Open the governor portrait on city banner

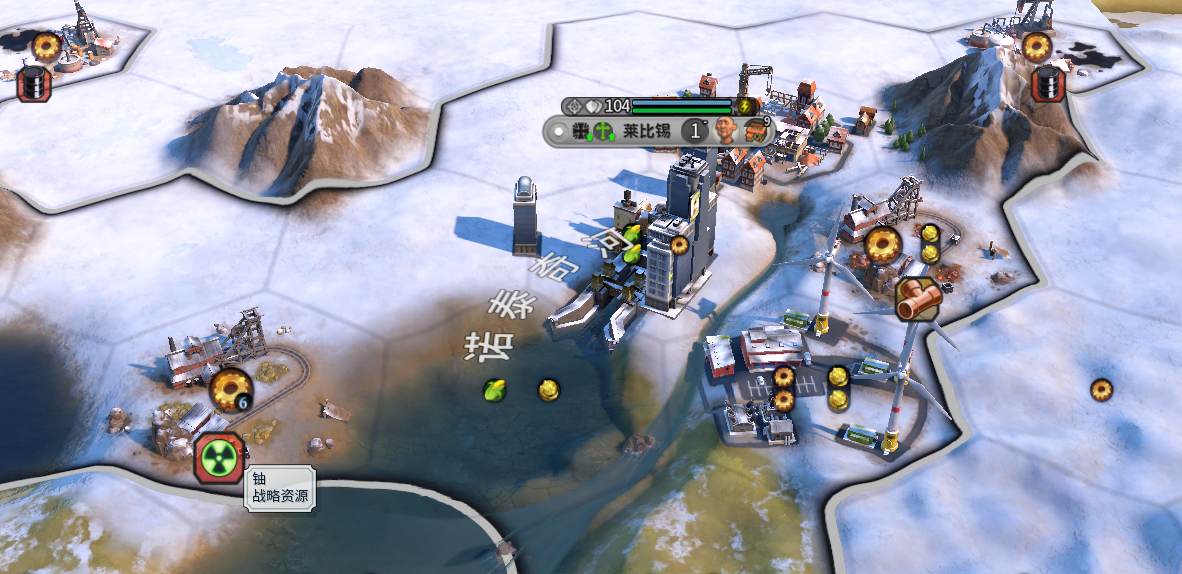tap(725, 130)
